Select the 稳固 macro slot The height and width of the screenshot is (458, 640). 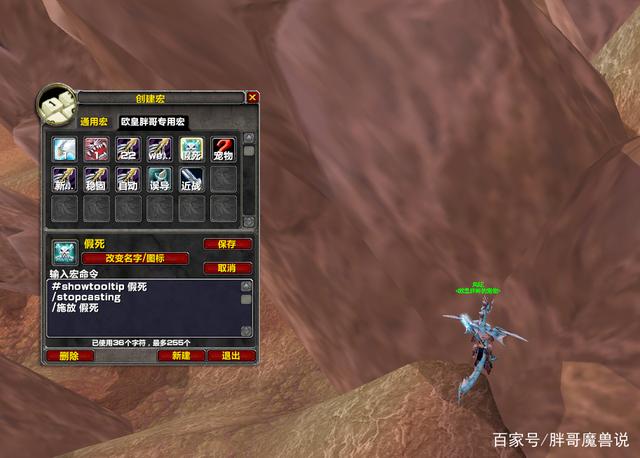96,179
